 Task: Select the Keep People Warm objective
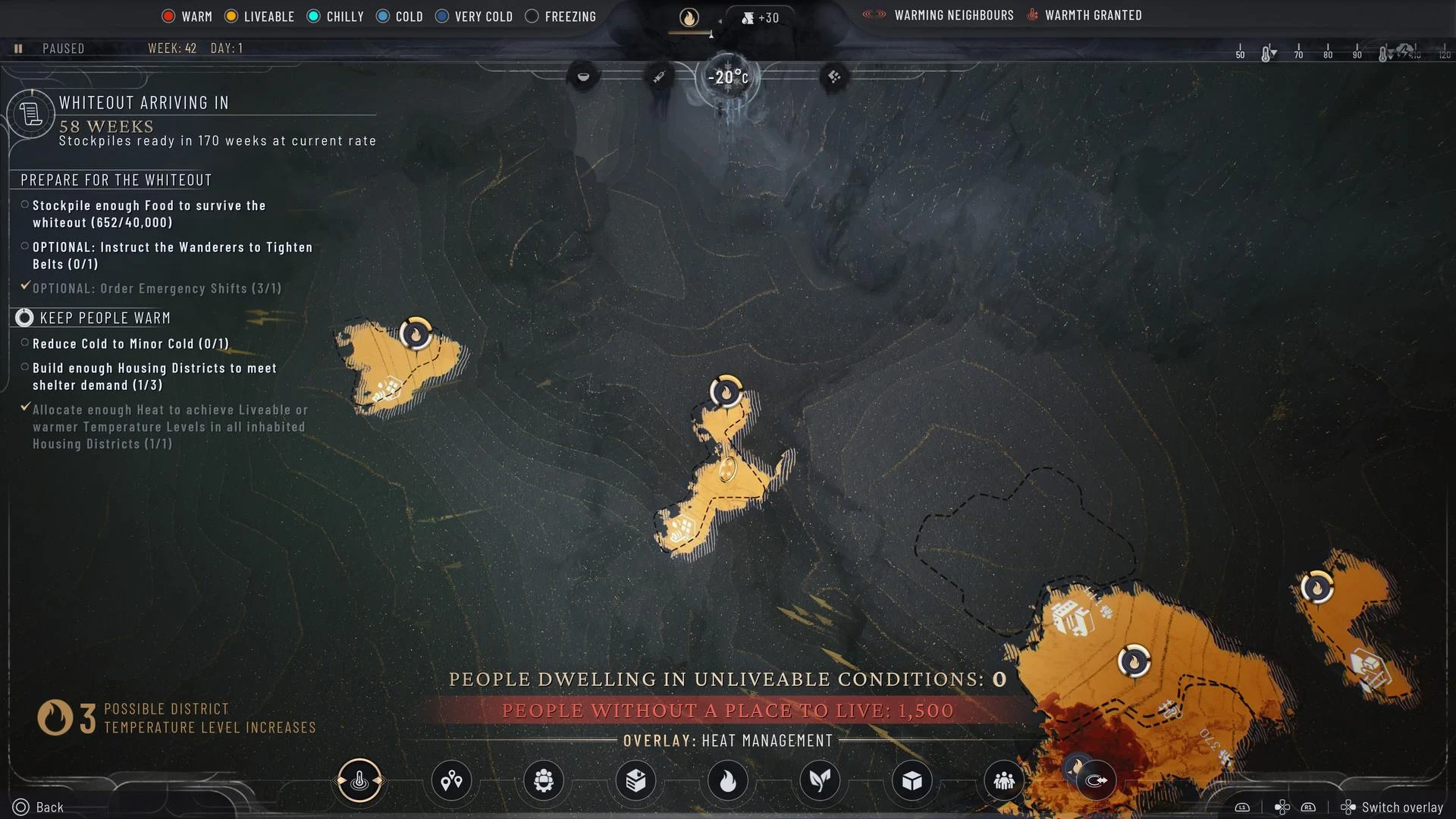105,318
